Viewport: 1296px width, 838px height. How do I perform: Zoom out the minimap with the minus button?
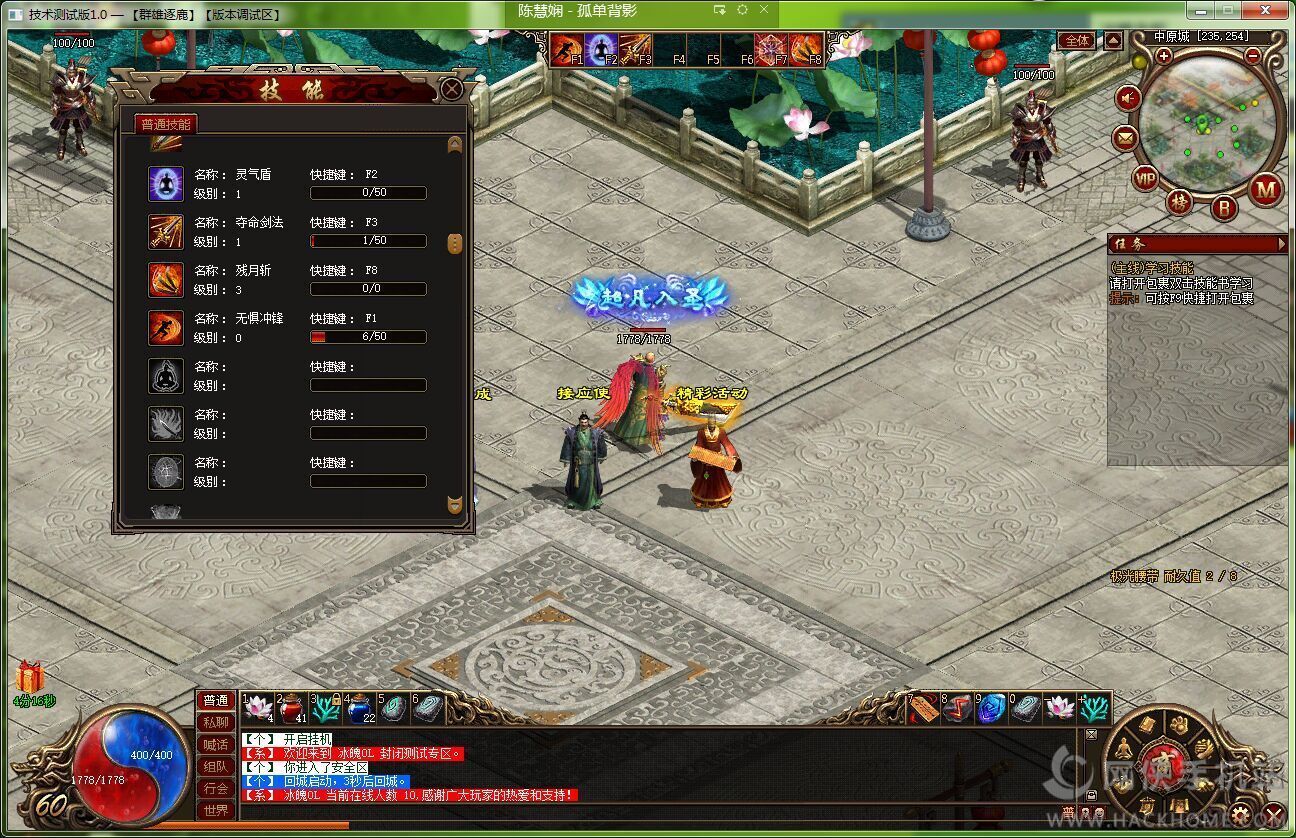coord(1252,57)
